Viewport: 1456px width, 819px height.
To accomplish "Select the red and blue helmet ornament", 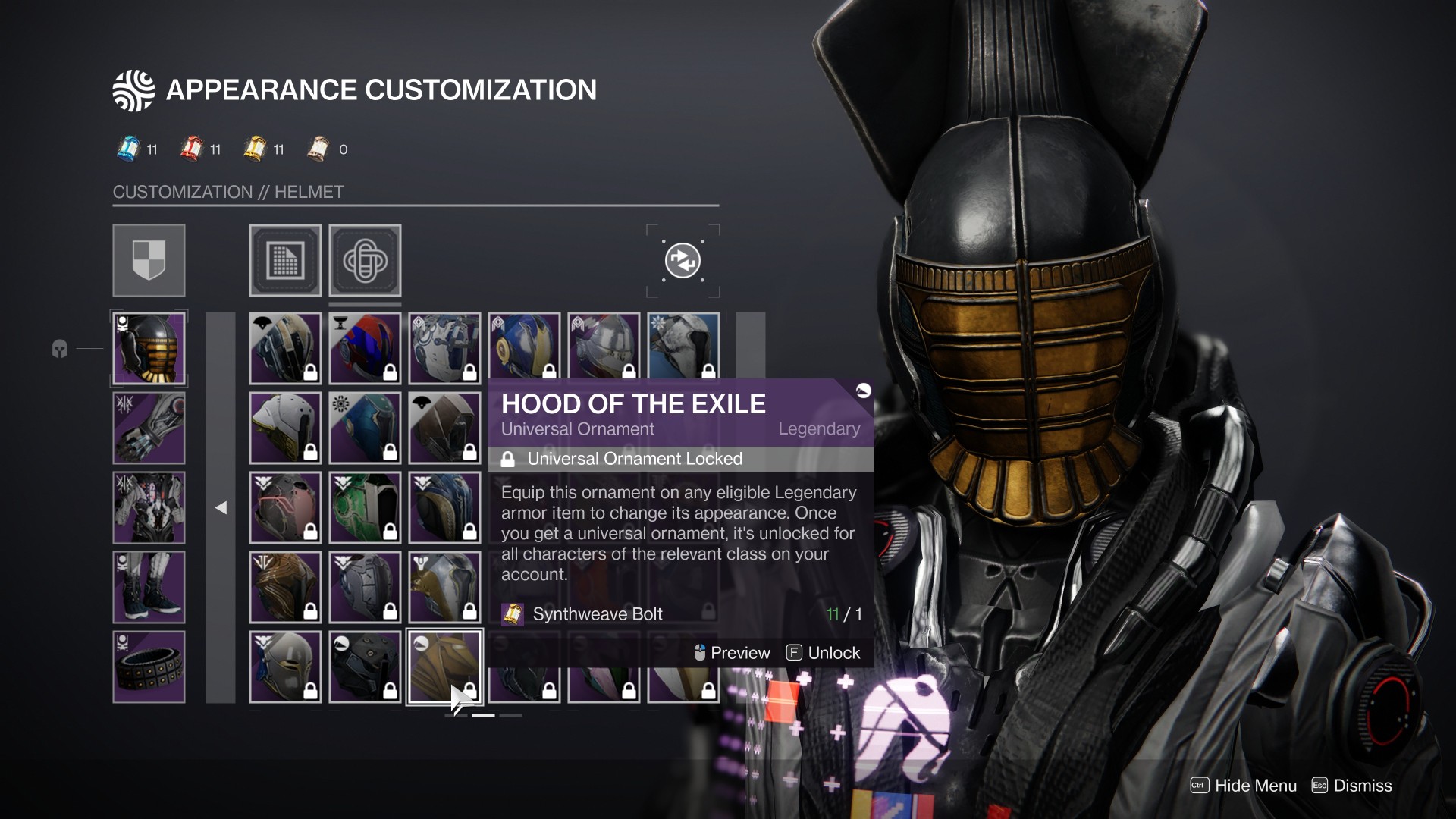I will (x=365, y=348).
